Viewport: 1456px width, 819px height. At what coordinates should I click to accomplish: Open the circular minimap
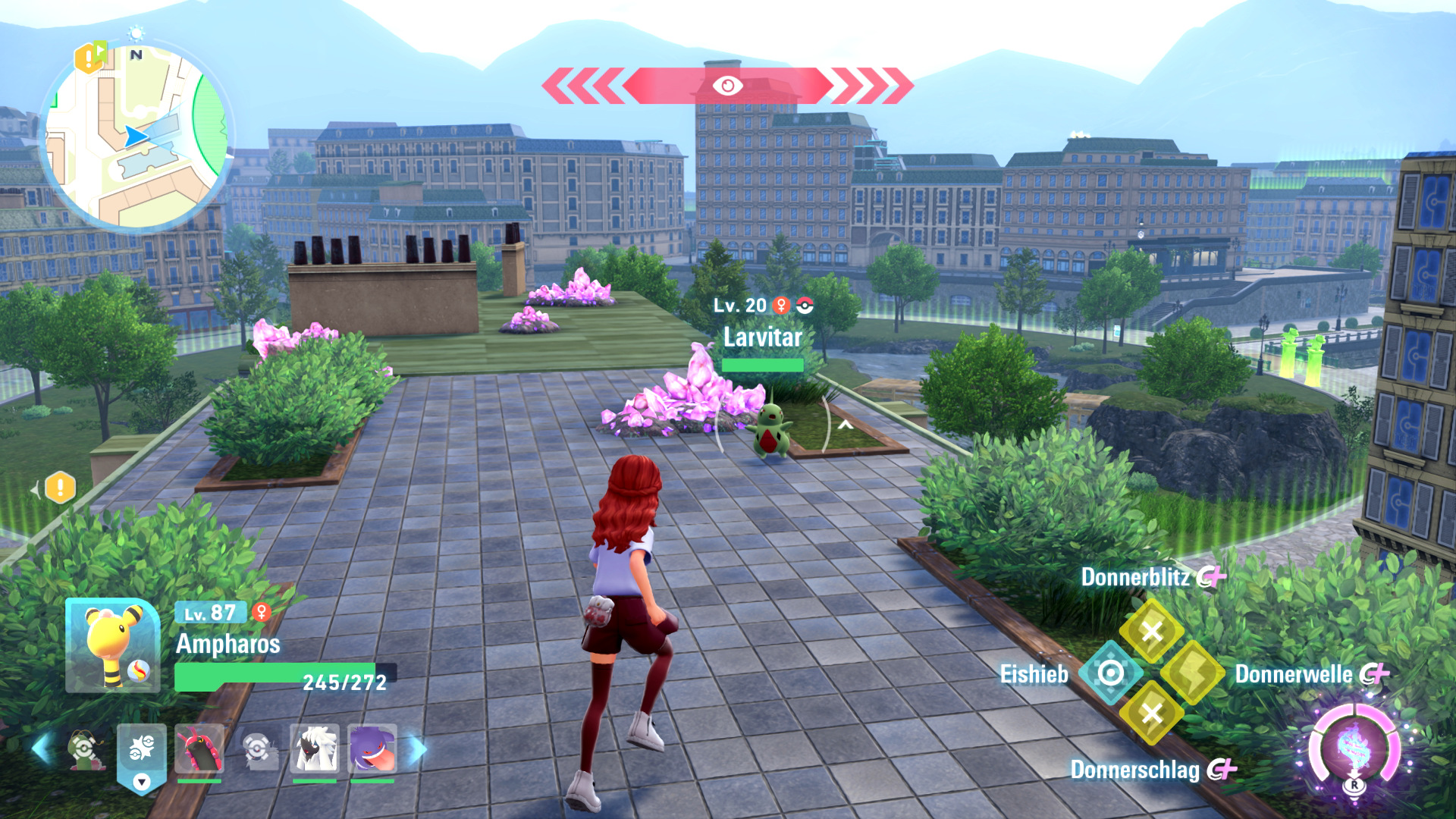(136, 136)
